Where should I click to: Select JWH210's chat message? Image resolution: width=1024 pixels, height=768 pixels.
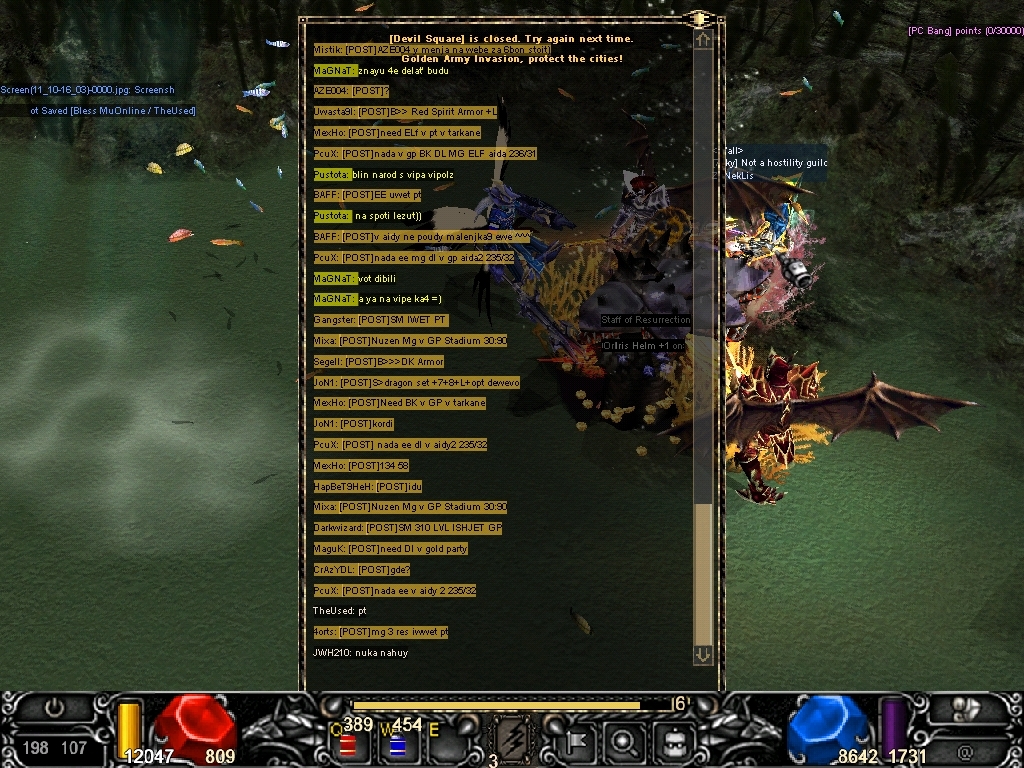361,653
